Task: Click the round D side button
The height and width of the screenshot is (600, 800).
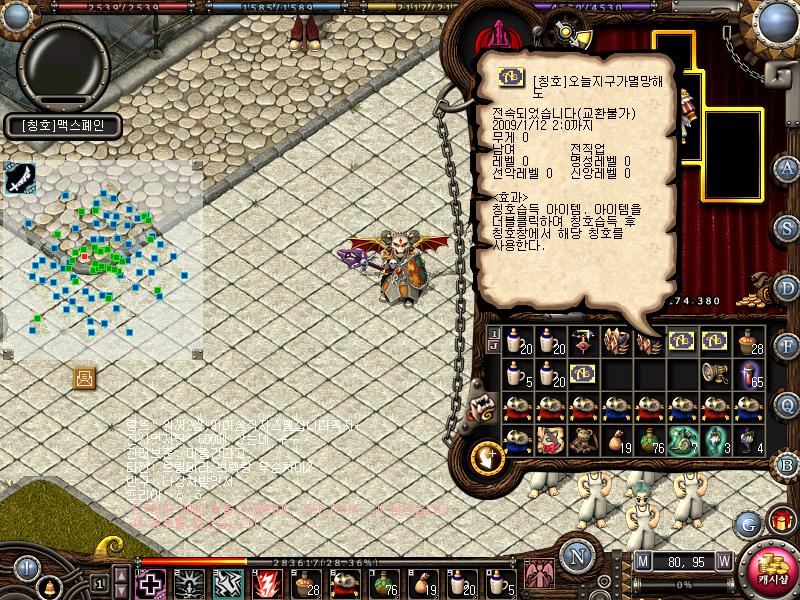Action: pos(787,288)
